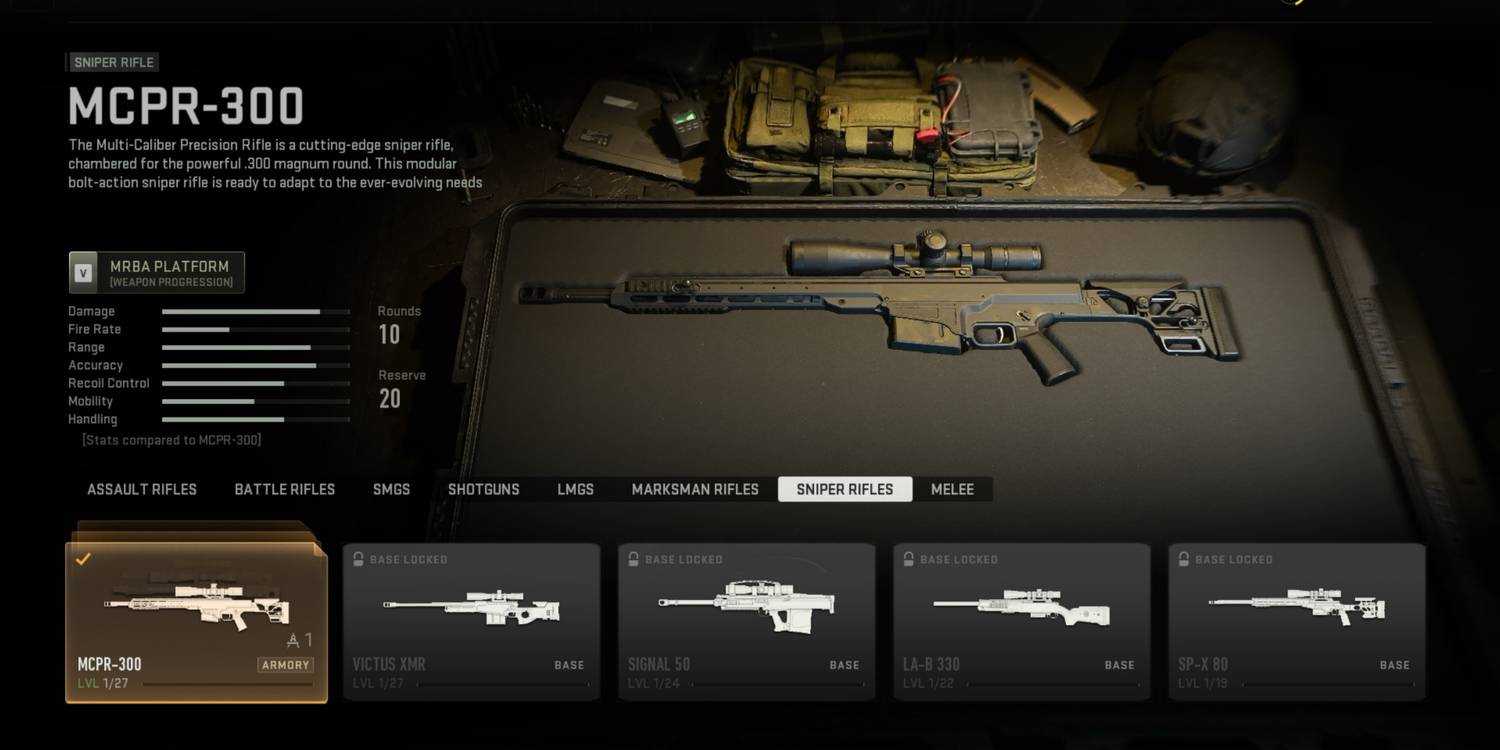Pick the Signal 50 sniper card

[x=746, y=622]
